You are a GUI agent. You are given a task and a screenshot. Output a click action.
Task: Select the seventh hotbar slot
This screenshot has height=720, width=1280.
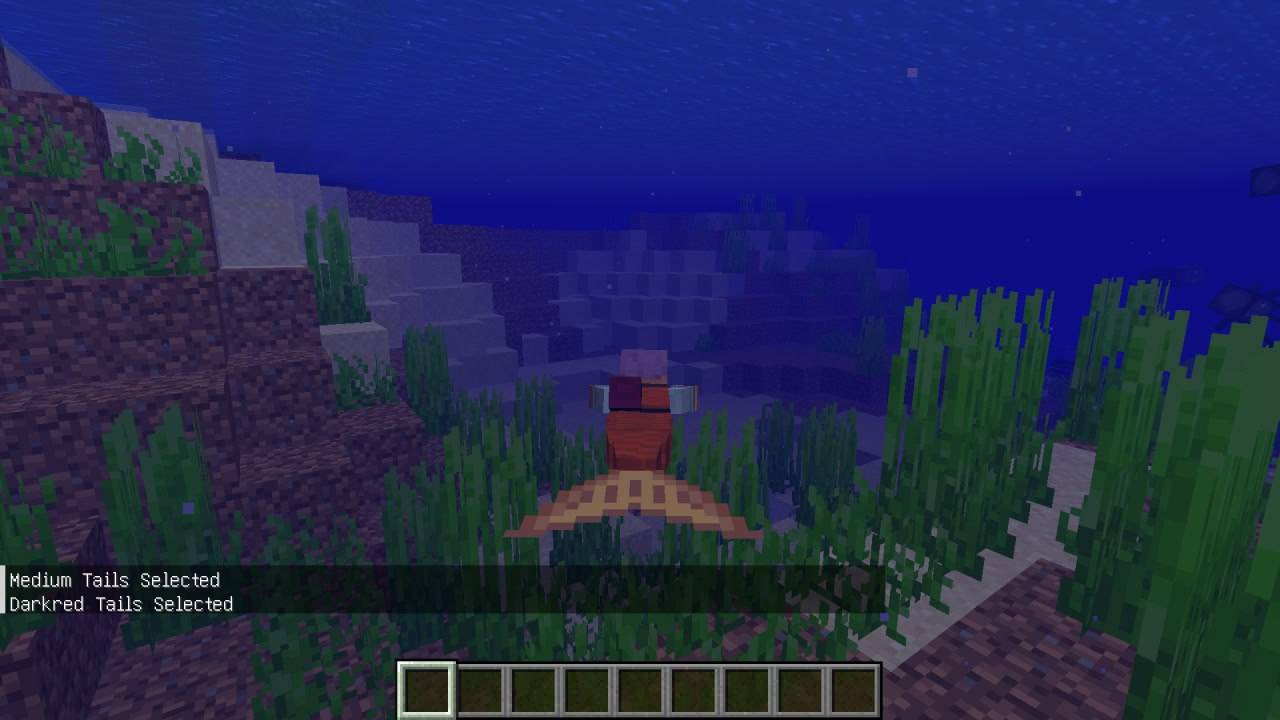(x=745, y=688)
